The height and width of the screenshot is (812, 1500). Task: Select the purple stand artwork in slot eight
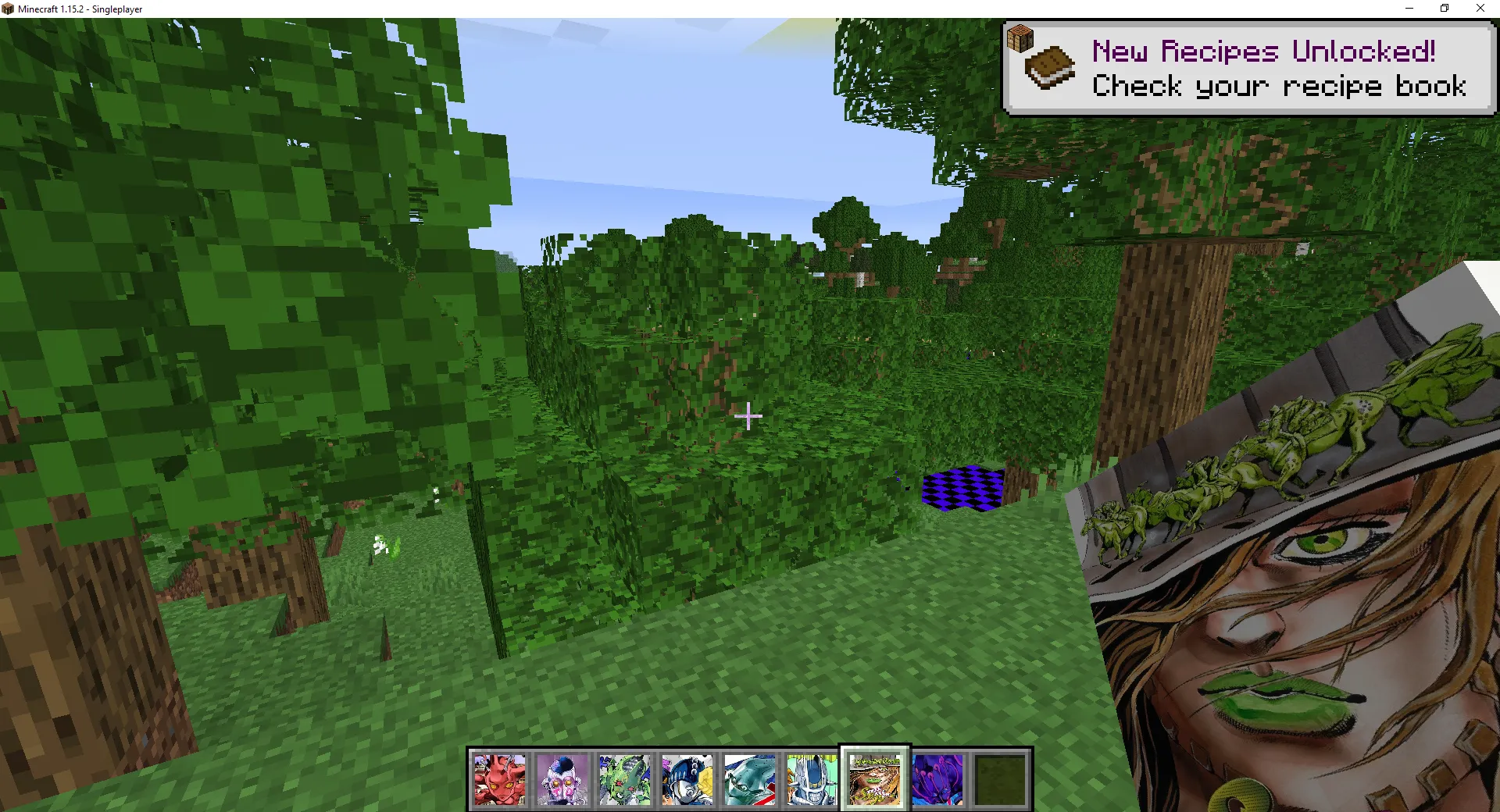tap(936, 778)
